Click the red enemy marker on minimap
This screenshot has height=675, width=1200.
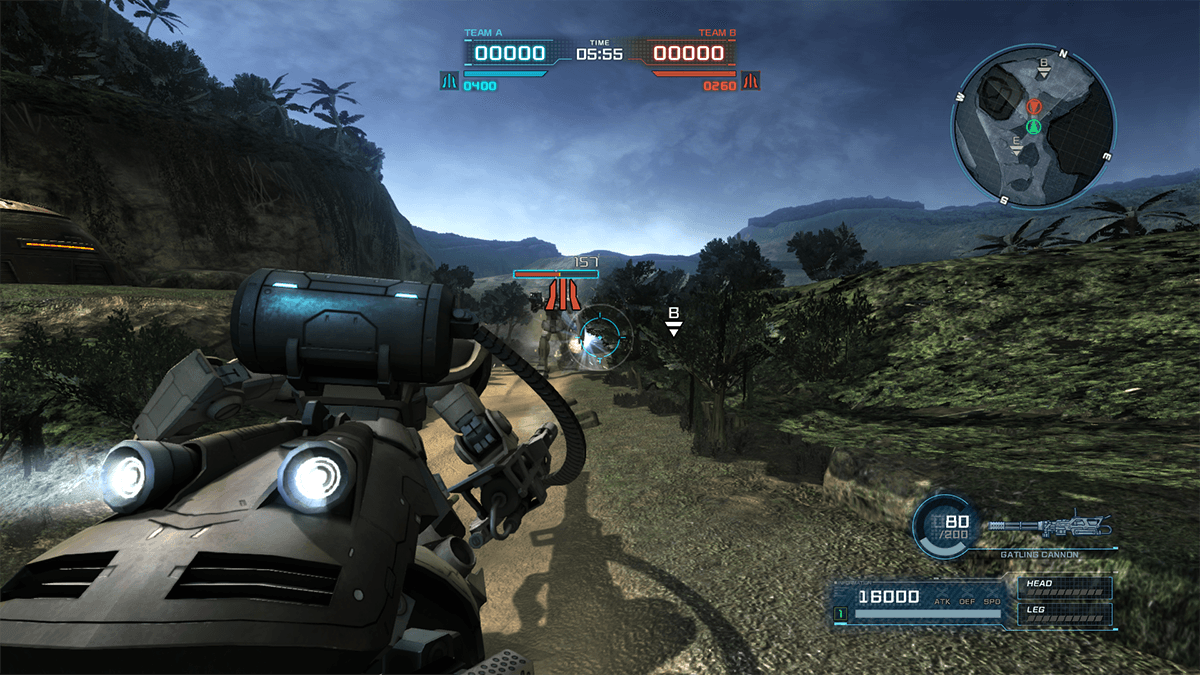click(1034, 106)
